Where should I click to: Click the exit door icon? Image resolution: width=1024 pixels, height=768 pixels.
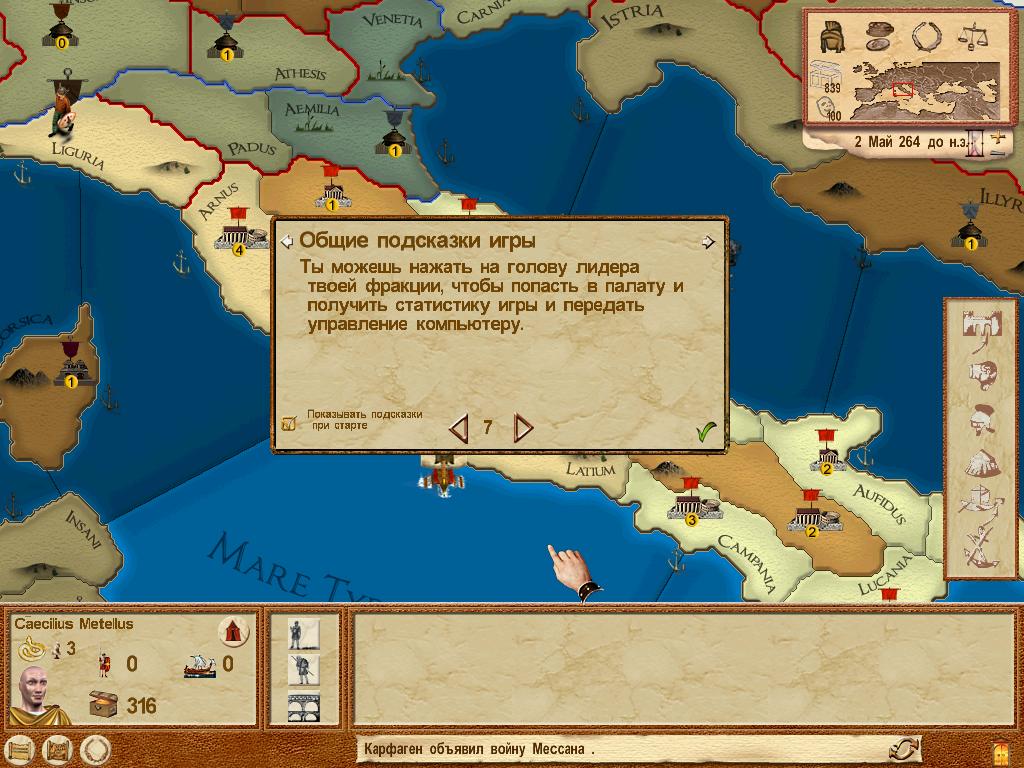tap(1001, 751)
